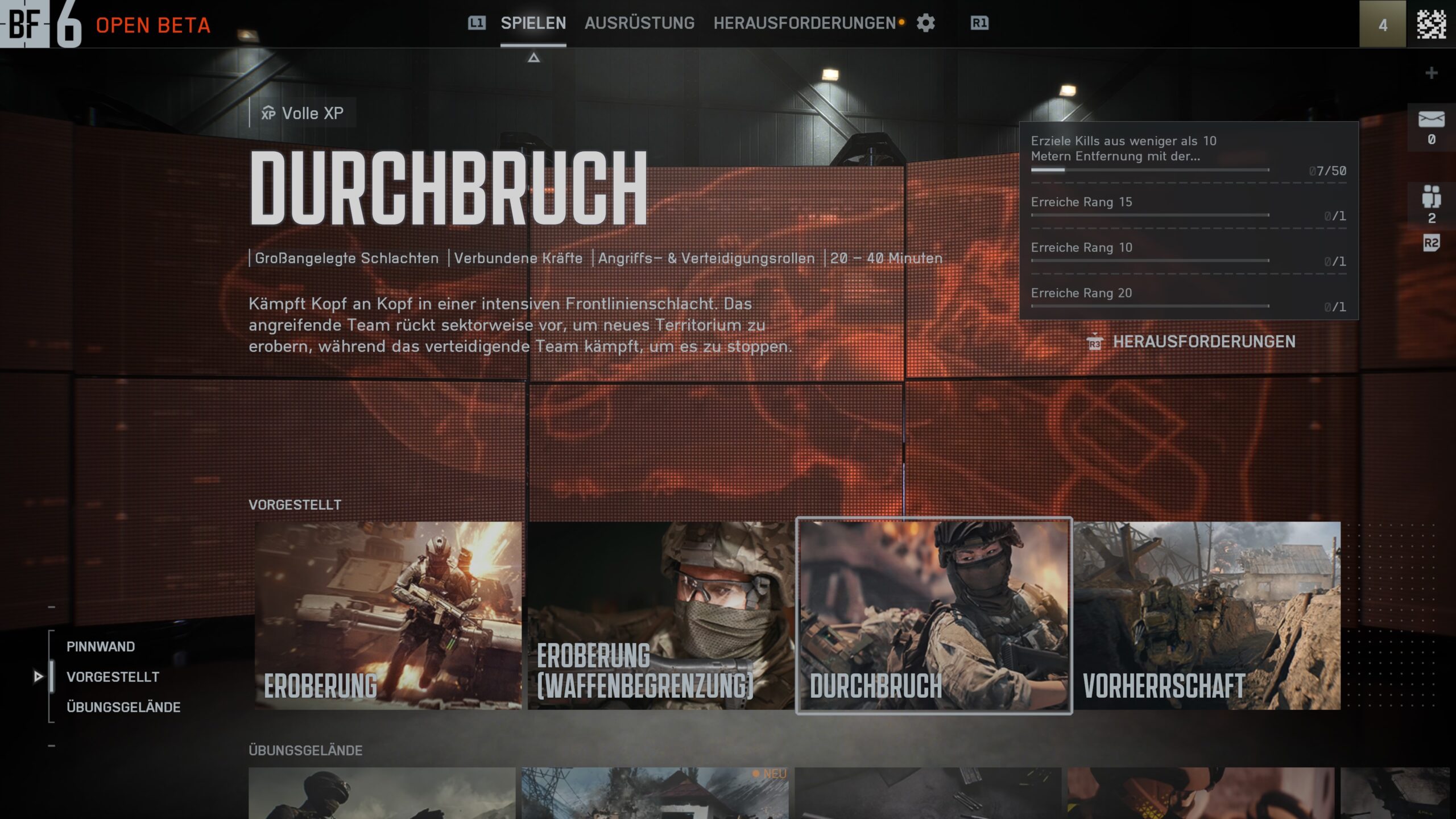1456x819 pixels.
Task: Jump to the Pinnwand section
Action: pos(101,647)
